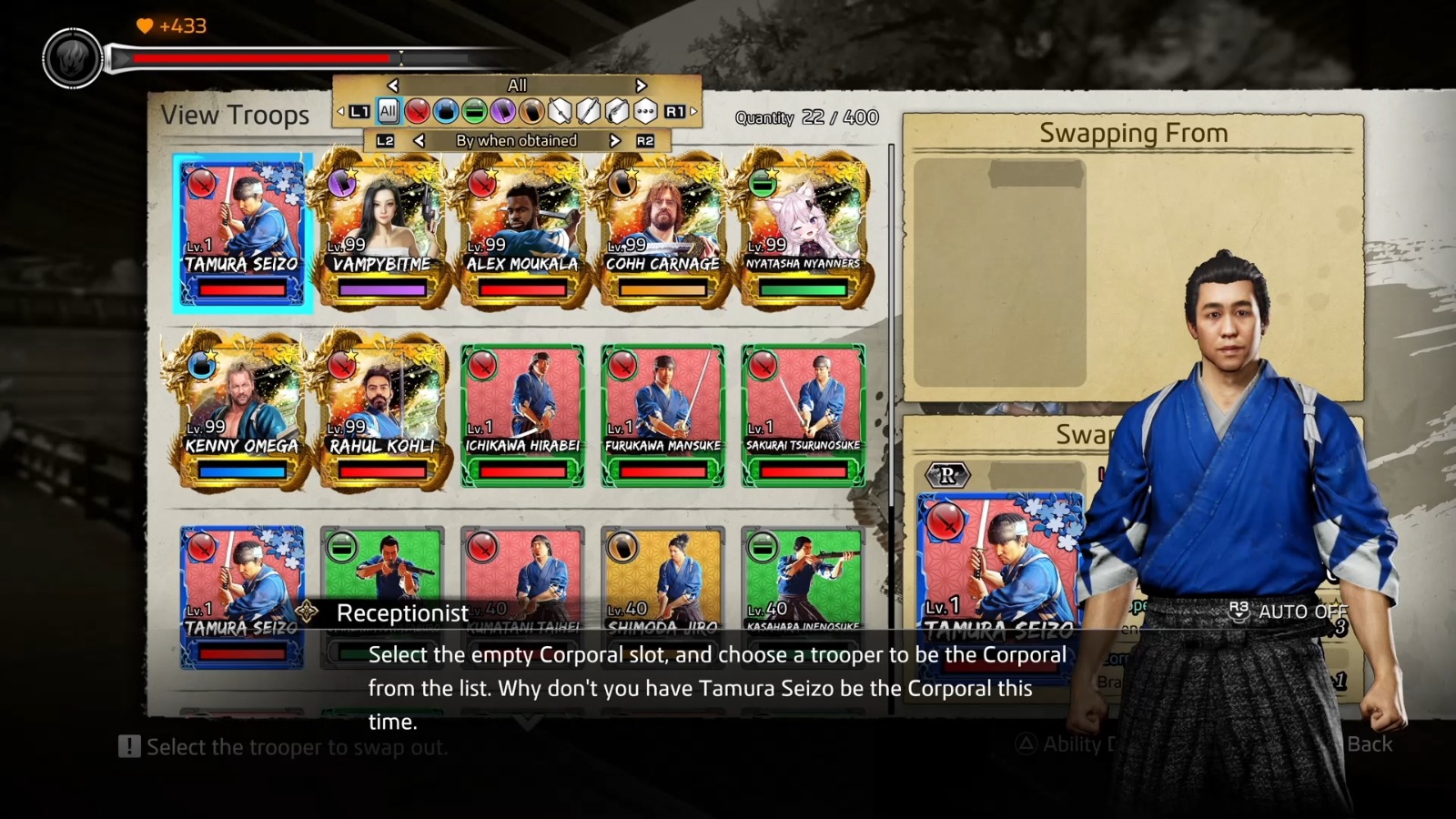Select the blue armor defender filter icon
This screenshot has width=1456, height=819.
click(x=447, y=112)
